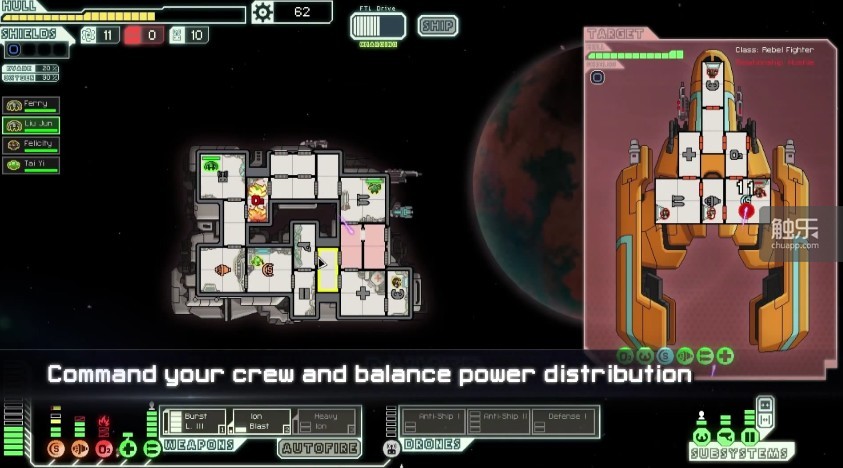Viewport: 843px width, 468px height.
Task: Select crew member Liu Jun
Action: coord(31,125)
